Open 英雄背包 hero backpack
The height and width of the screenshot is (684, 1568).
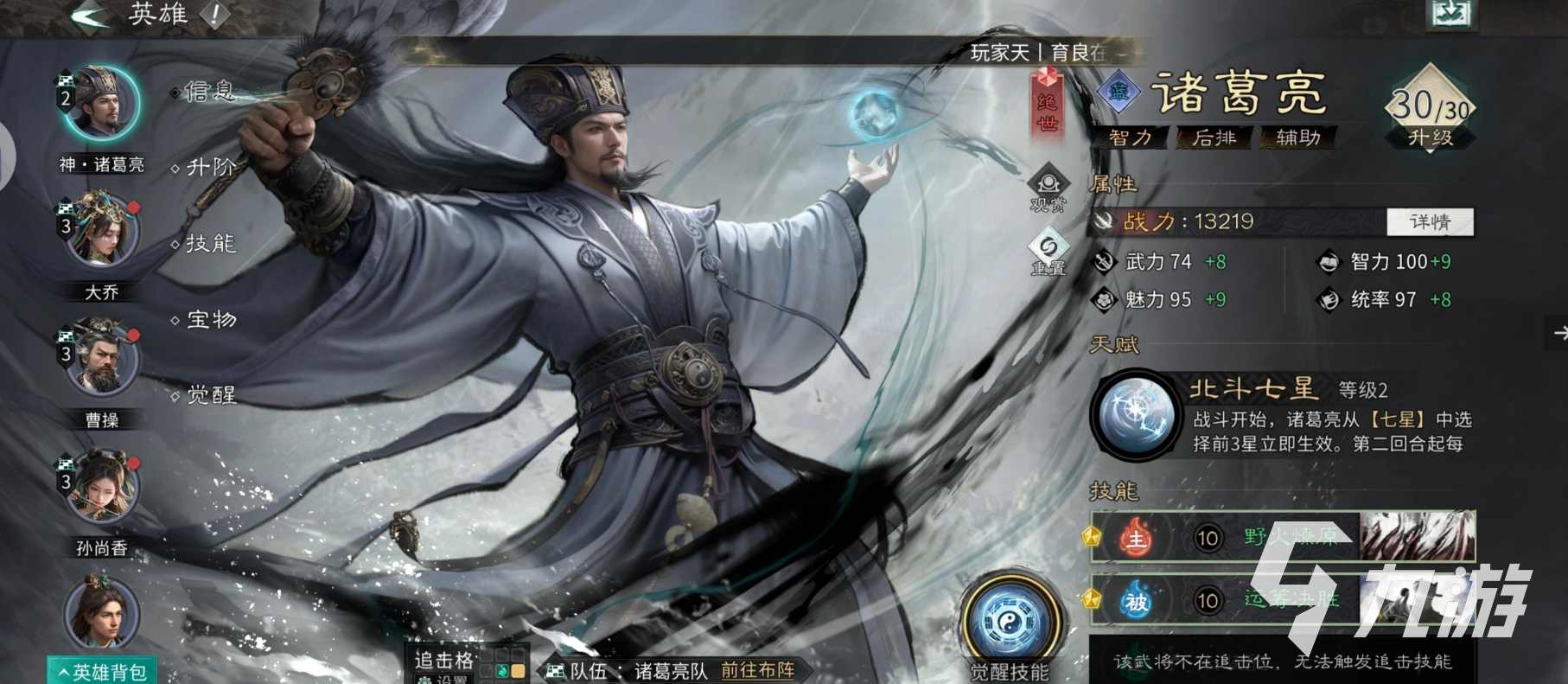100,669
